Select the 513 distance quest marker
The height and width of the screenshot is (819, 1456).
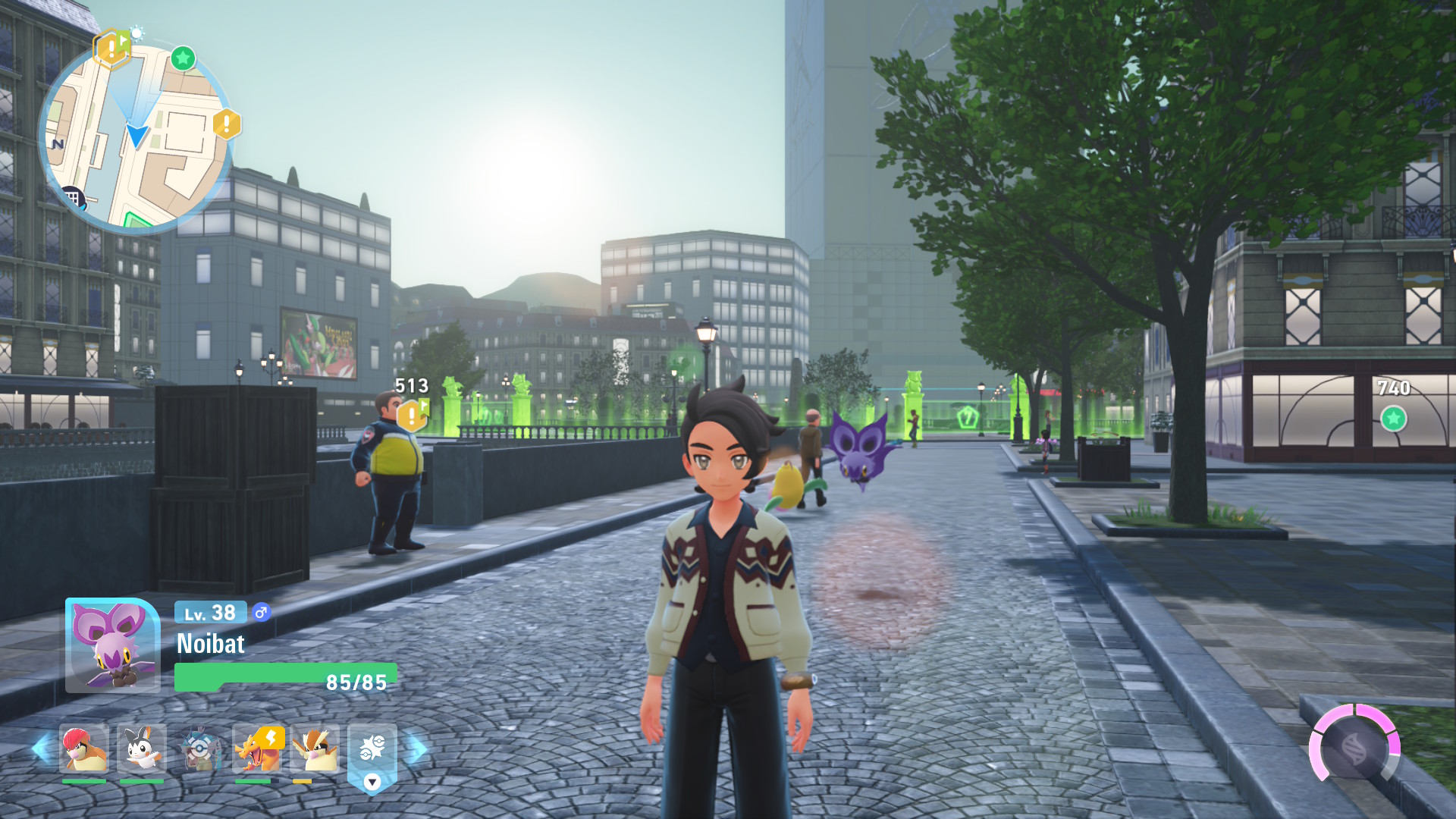point(412,414)
